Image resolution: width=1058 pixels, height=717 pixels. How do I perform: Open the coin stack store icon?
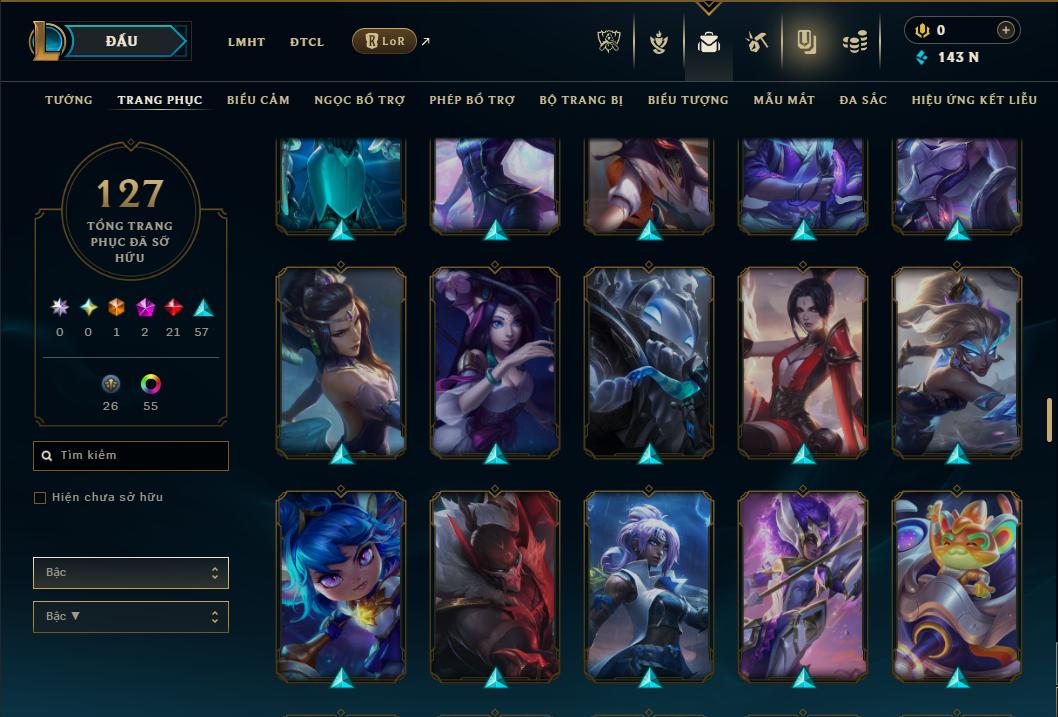854,42
